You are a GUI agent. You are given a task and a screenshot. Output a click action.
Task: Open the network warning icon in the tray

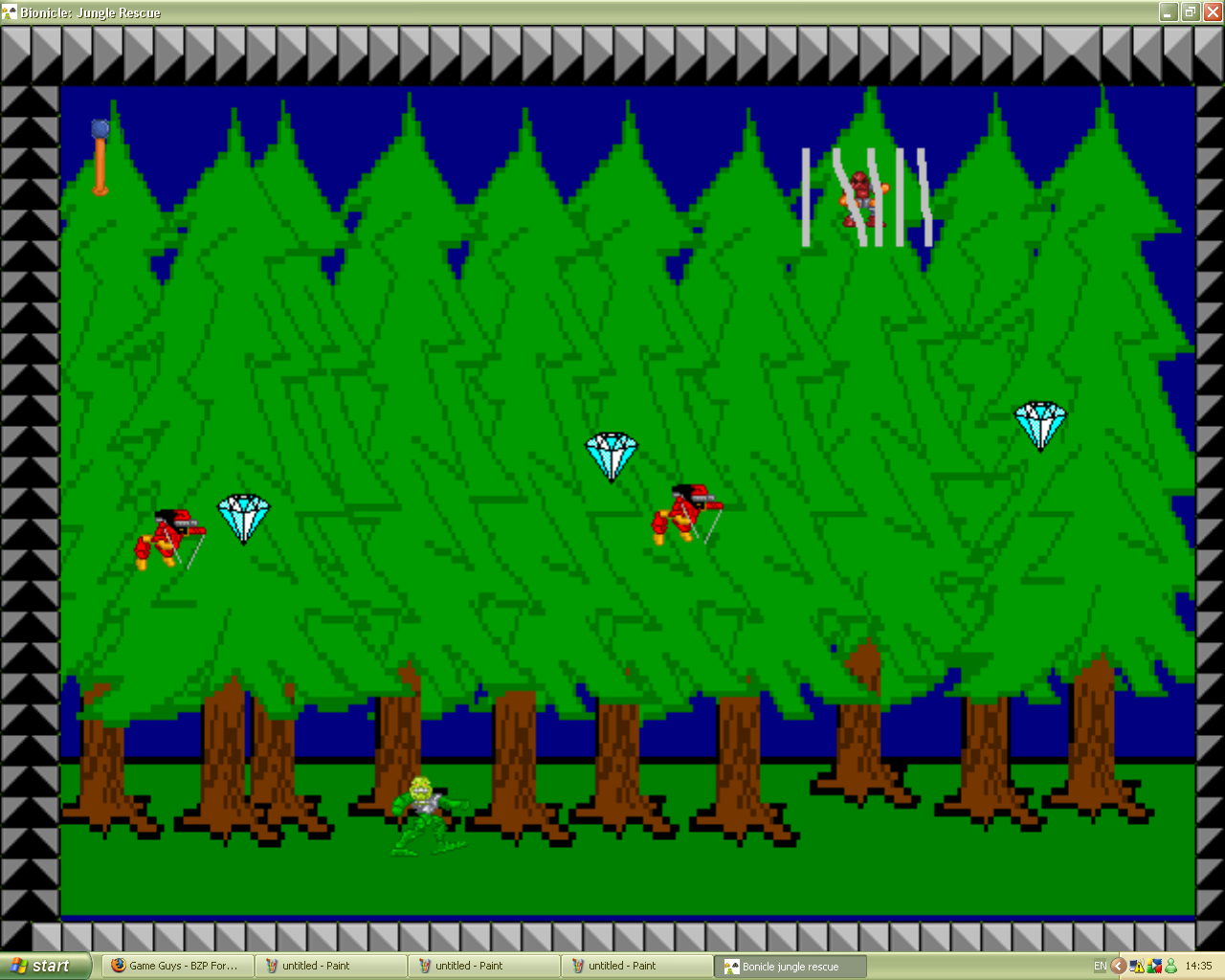point(1137,966)
